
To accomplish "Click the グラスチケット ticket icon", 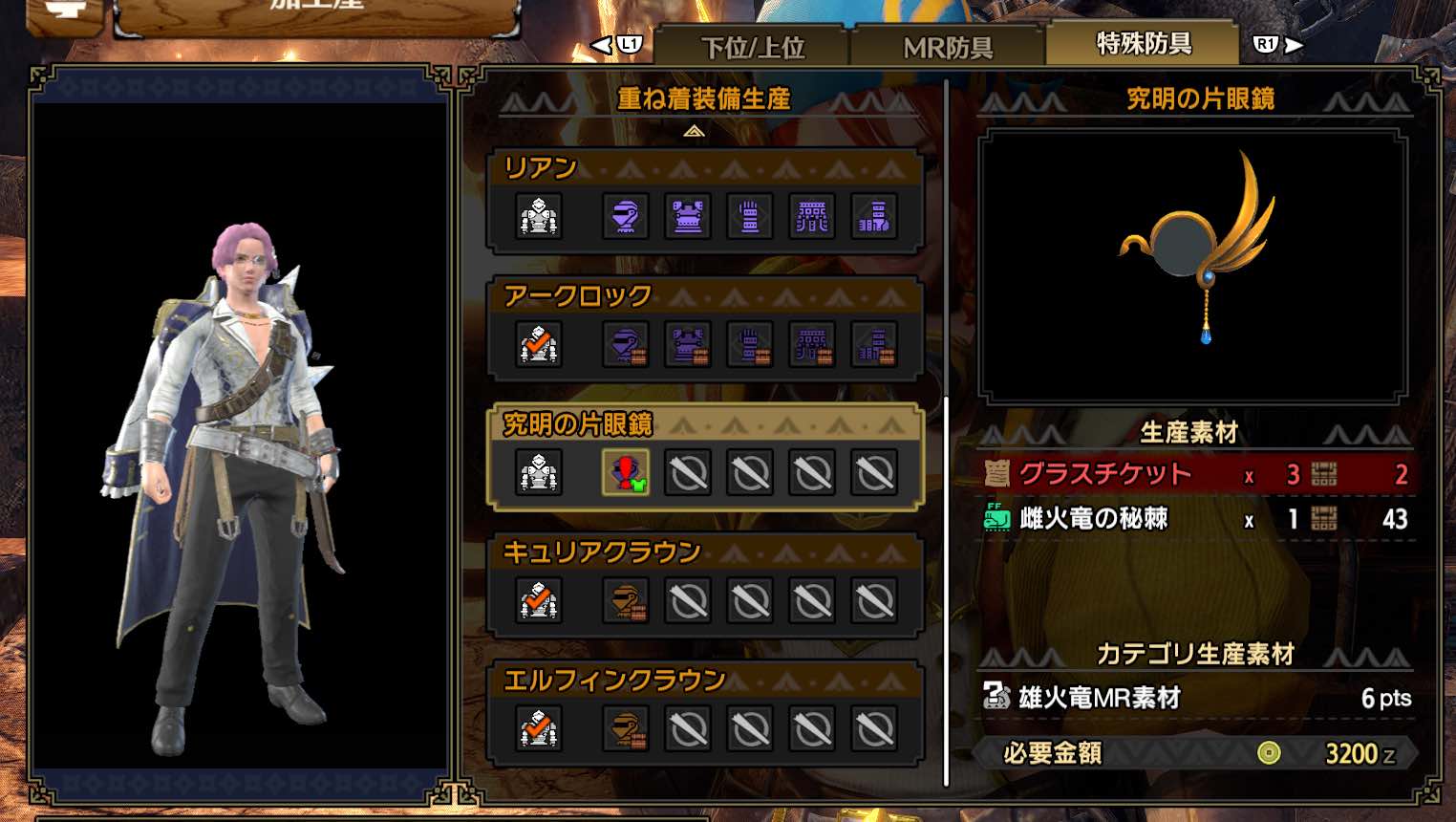I will (x=996, y=473).
